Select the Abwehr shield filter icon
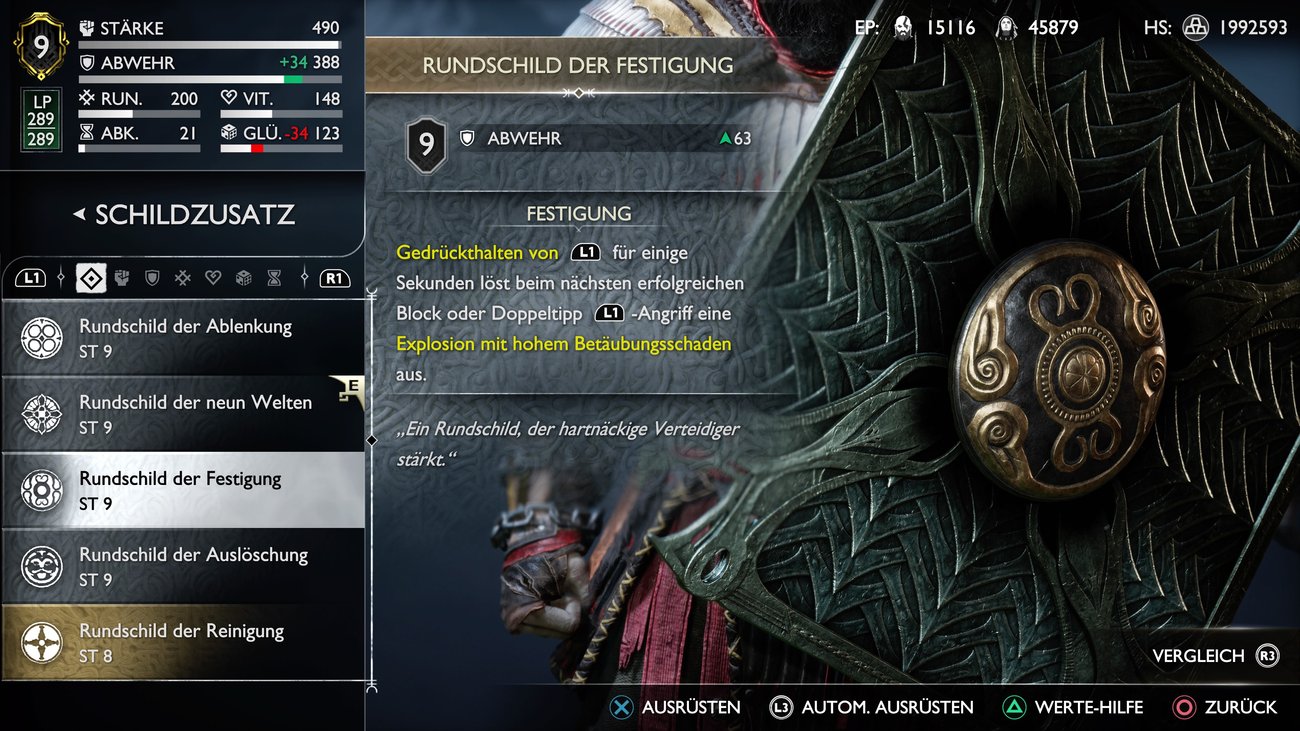 (x=152, y=277)
